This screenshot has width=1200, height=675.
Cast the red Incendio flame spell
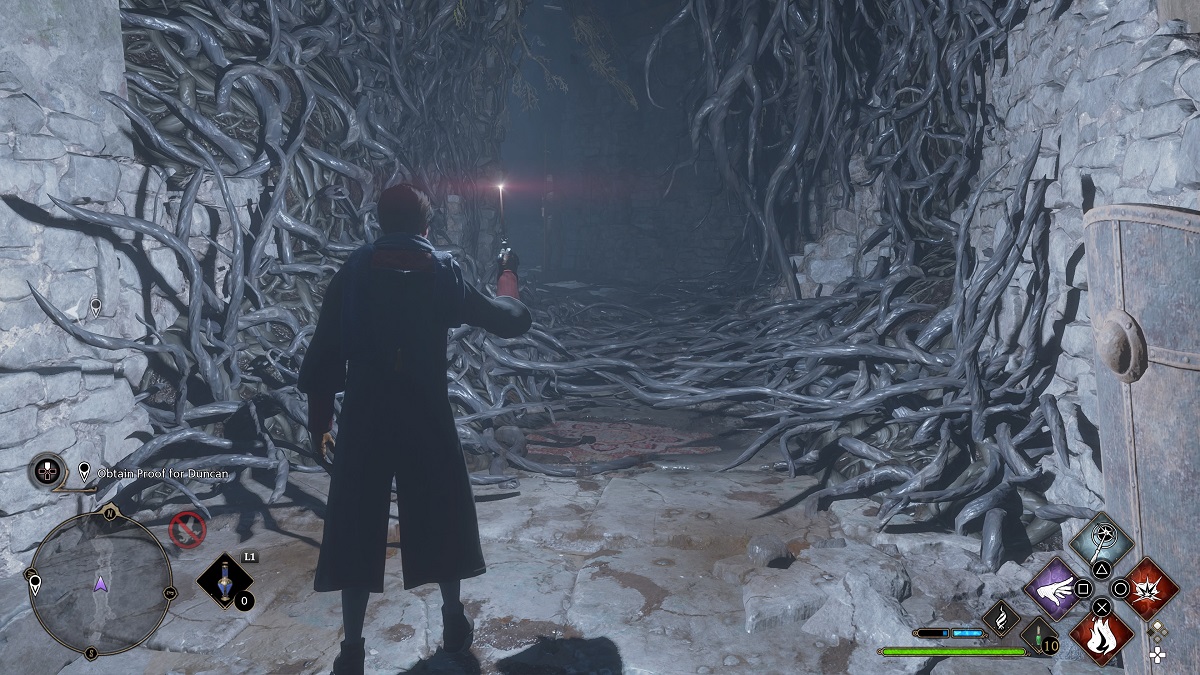click(1101, 635)
